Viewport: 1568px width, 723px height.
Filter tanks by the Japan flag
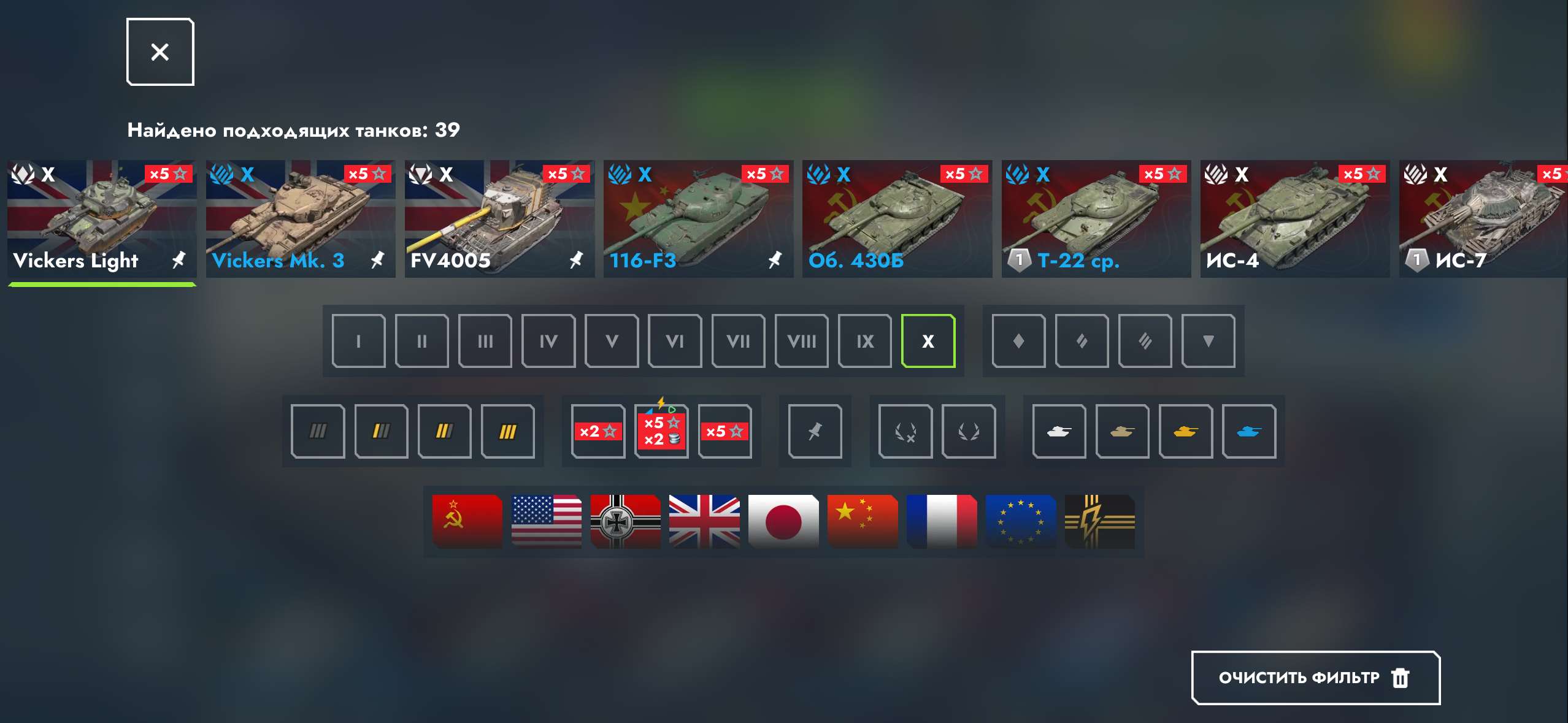click(x=783, y=521)
